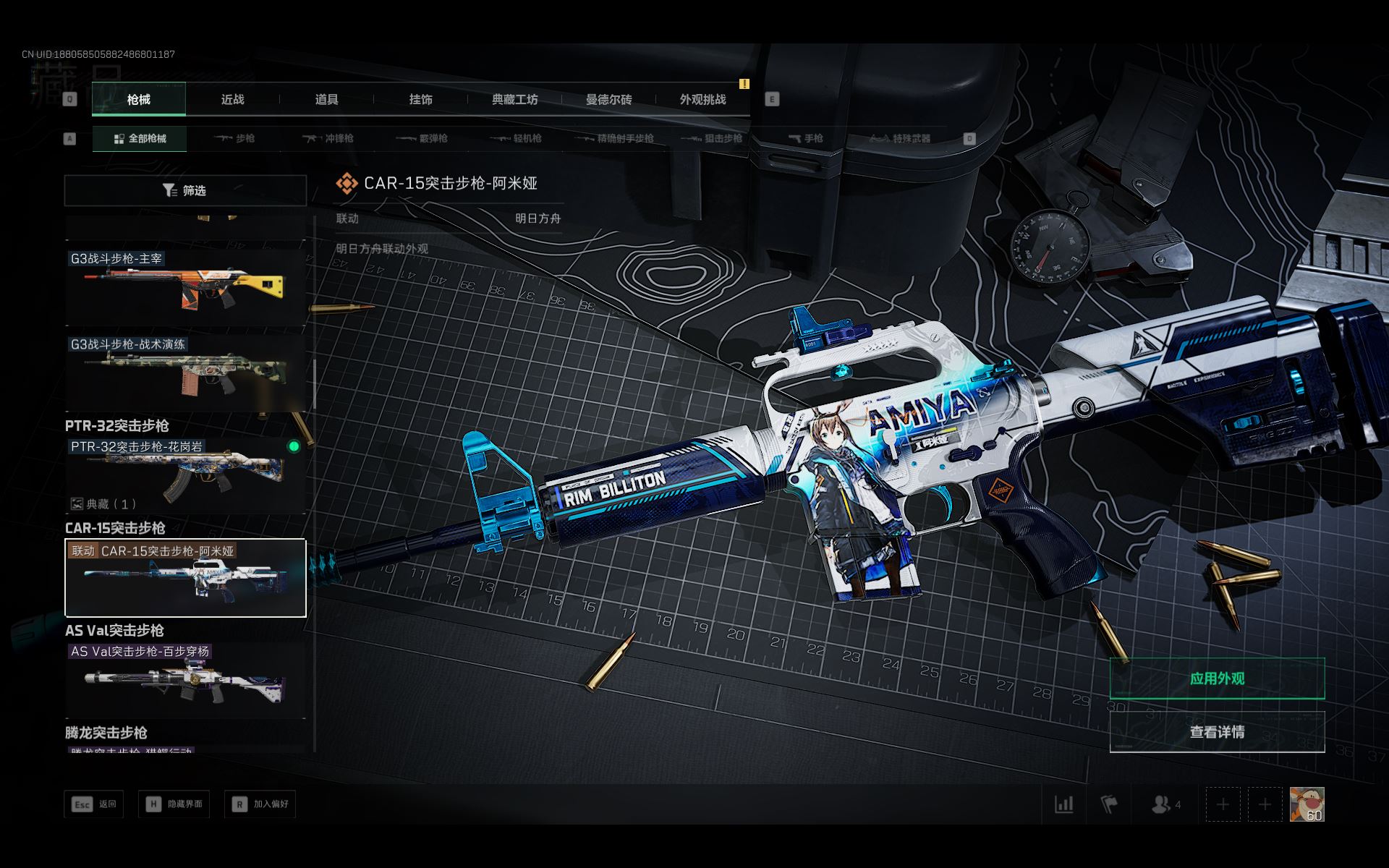Select the AS Val突击步枪-百步穿杨 skin
Image resolution: width=1389 pixels, height=868 pixels.
pos(185,681)
